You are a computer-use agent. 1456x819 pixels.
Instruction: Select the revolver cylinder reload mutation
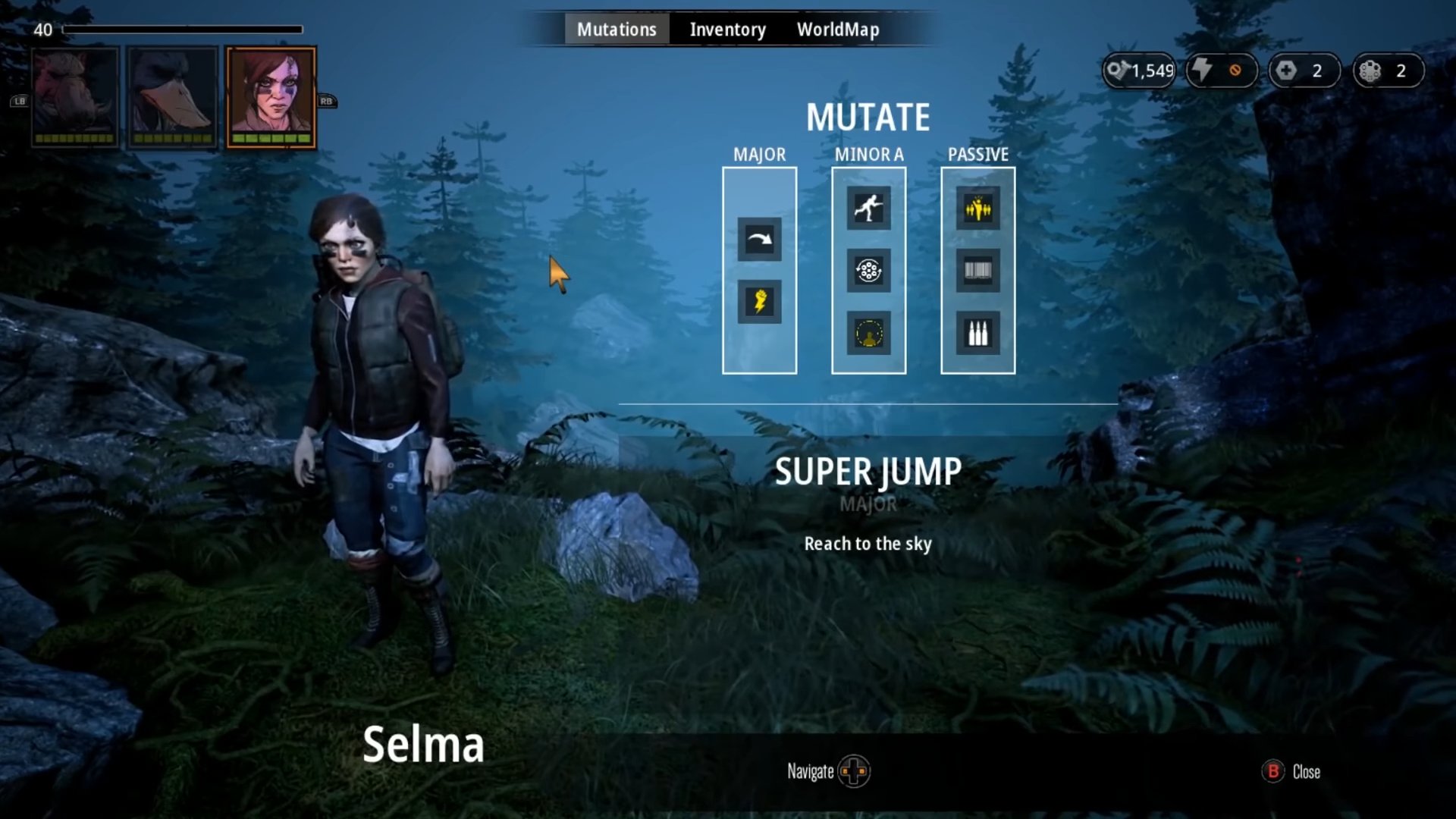868,270
